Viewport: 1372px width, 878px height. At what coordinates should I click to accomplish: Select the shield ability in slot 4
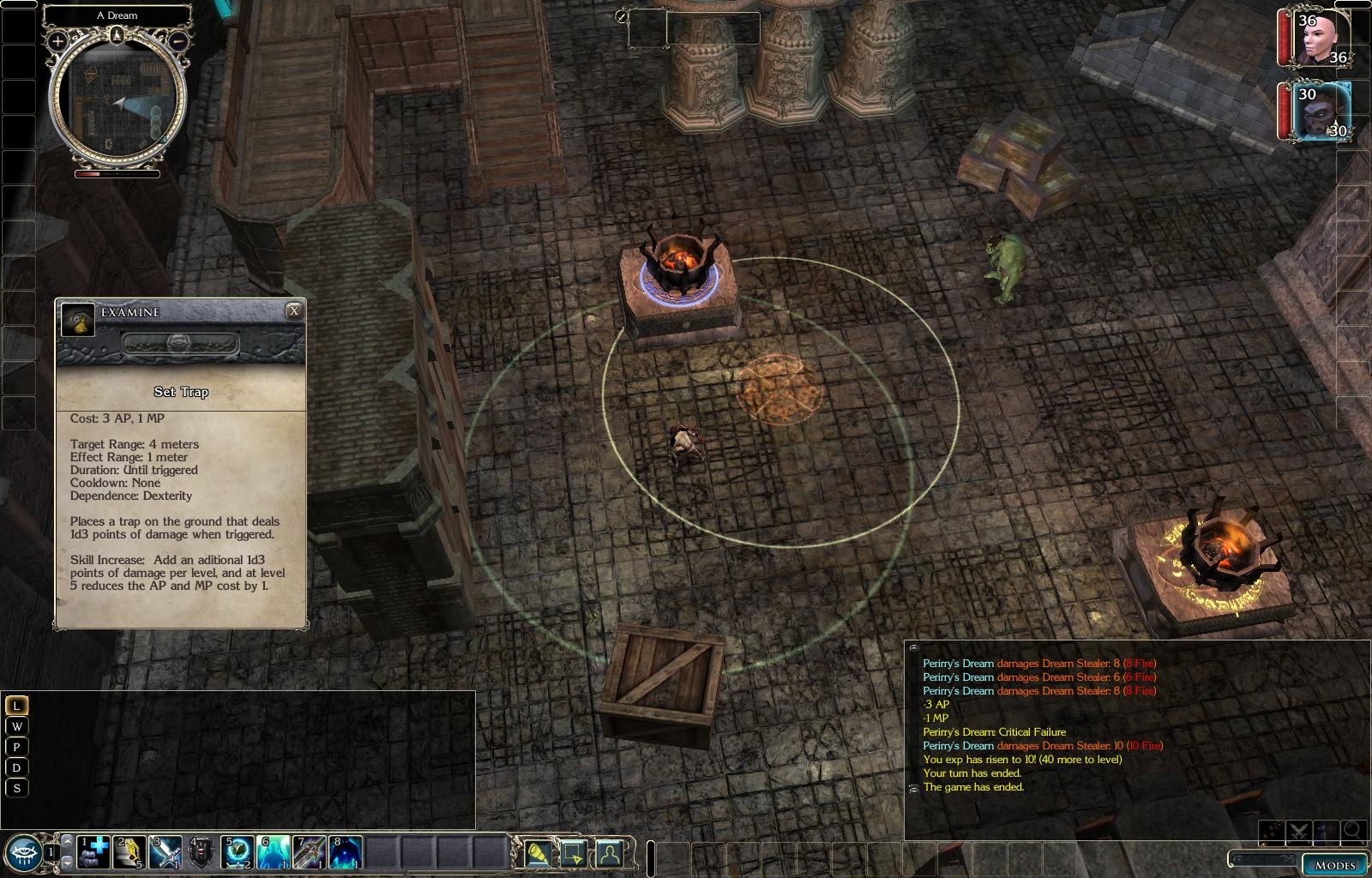202,852
